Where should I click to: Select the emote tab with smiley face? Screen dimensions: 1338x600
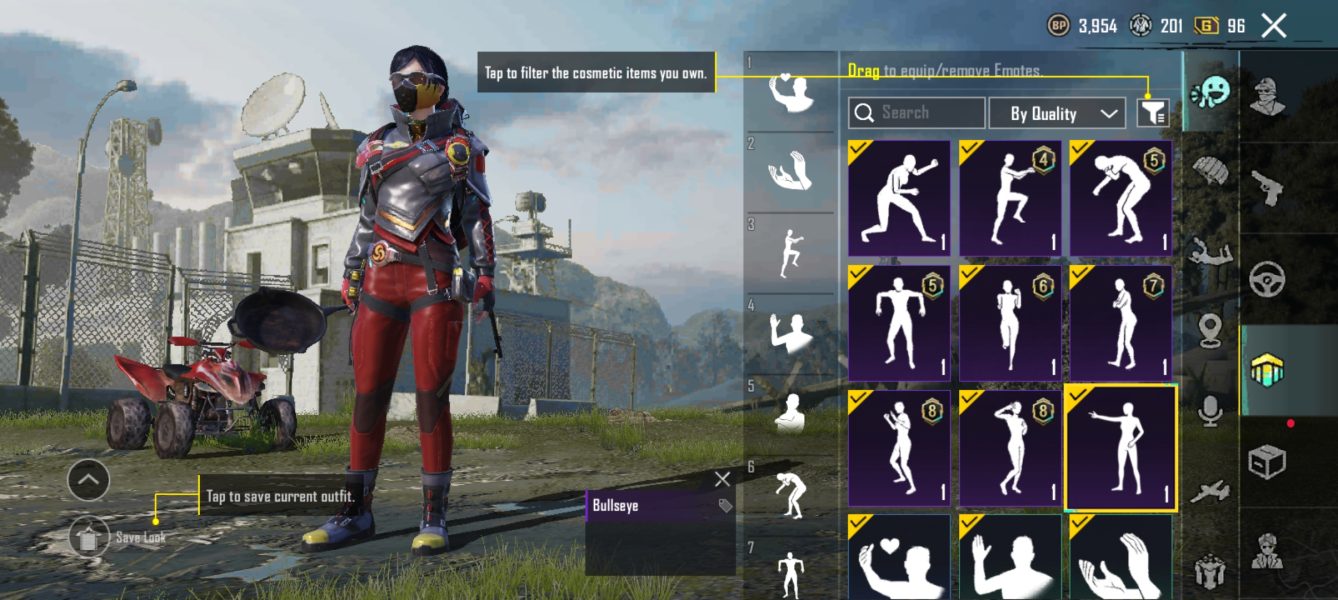tap(1210, 92)
